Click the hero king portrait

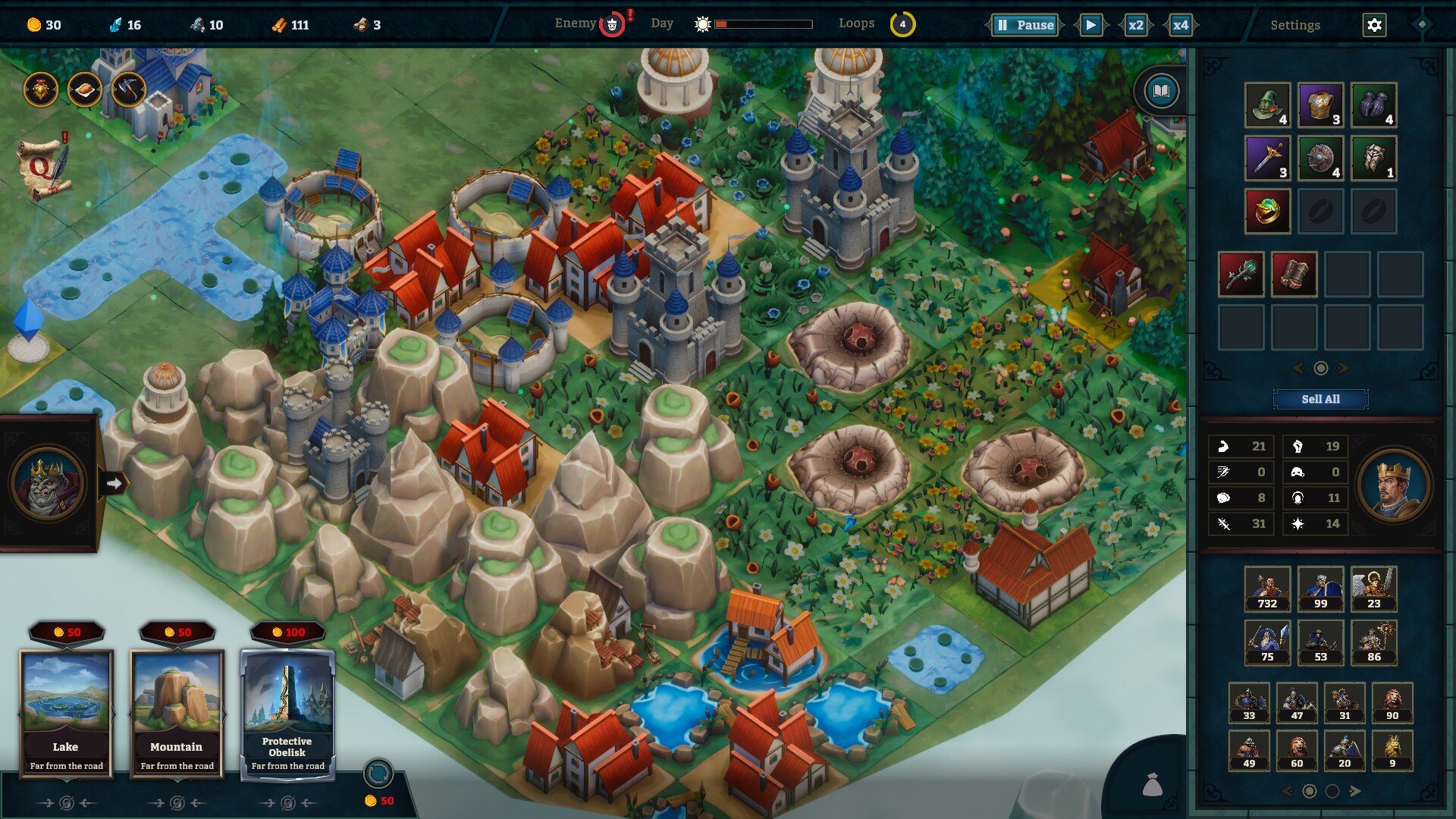tap(1393, 485)
